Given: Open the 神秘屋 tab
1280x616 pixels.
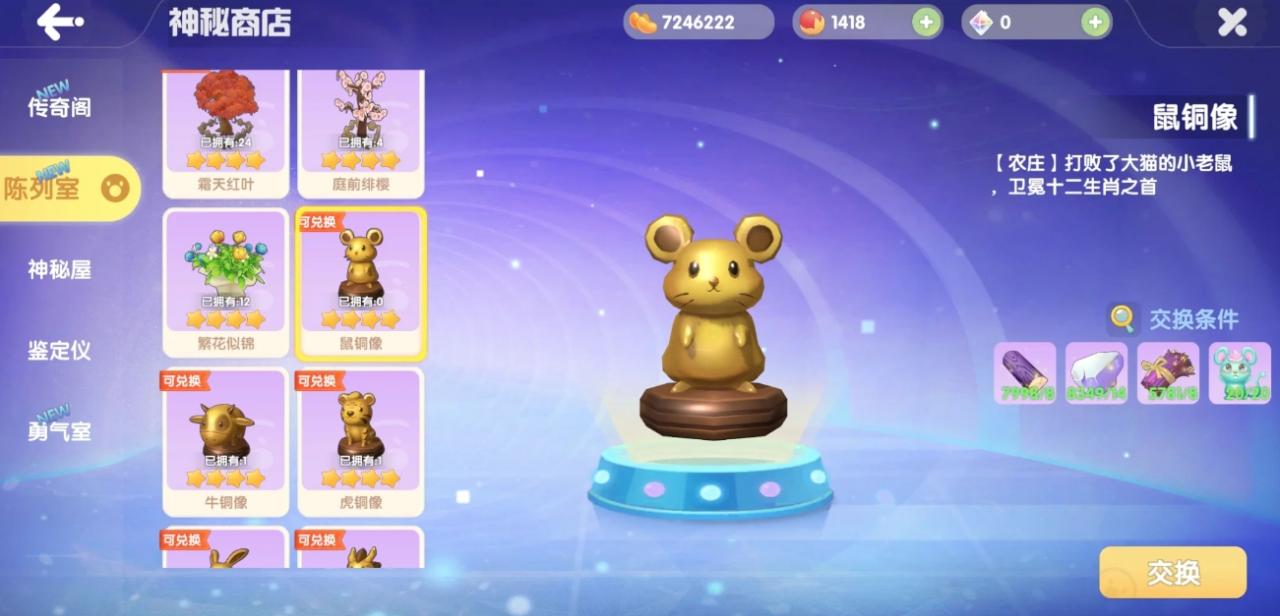Looking at the screenshot, I should click(x=60, y=269).
